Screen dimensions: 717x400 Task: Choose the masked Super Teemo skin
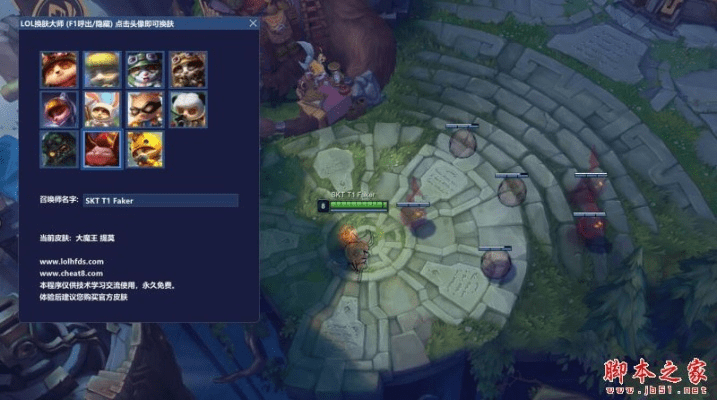[x=143, y=108]
